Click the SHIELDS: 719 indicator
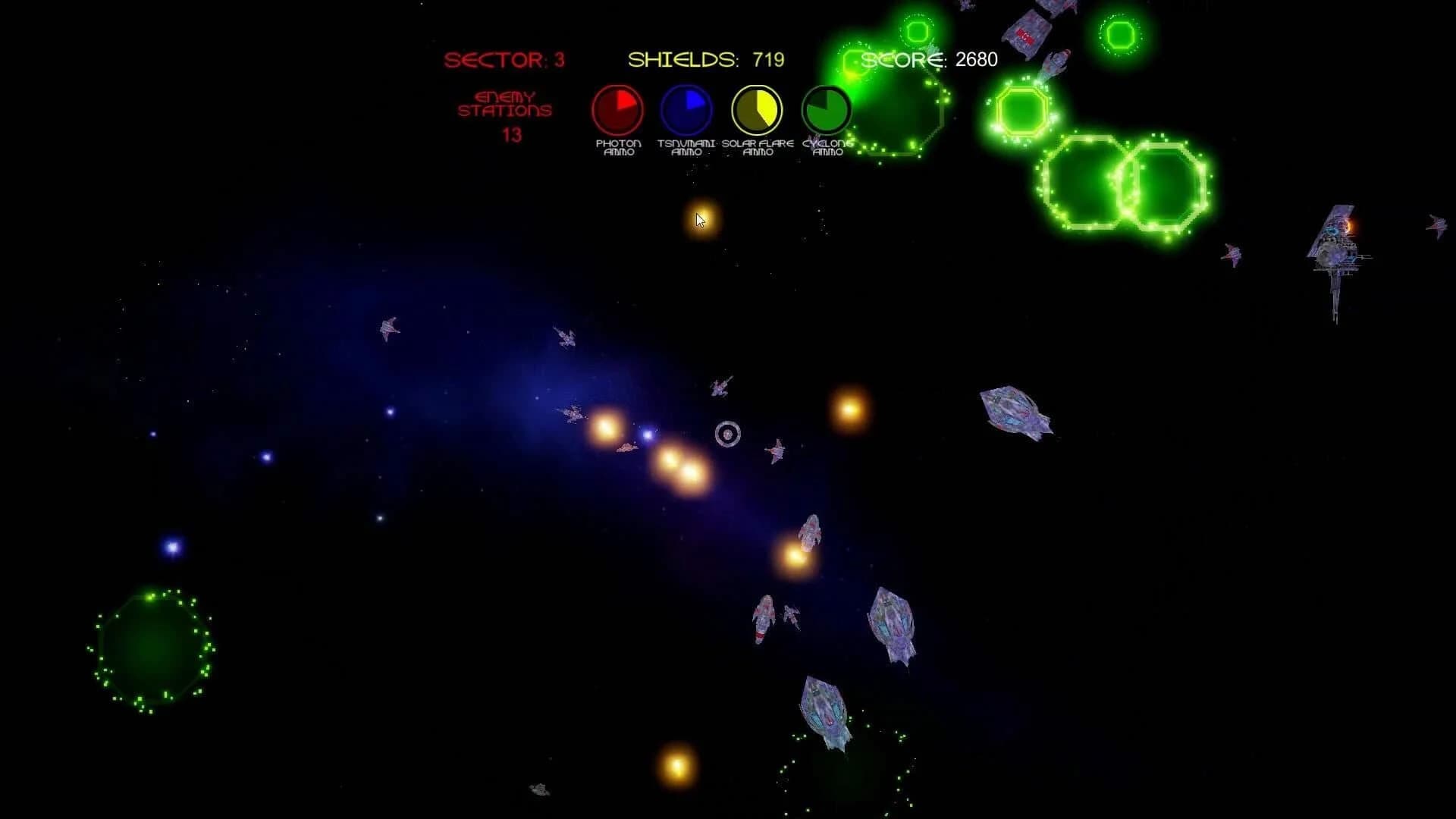 (704, 57)
